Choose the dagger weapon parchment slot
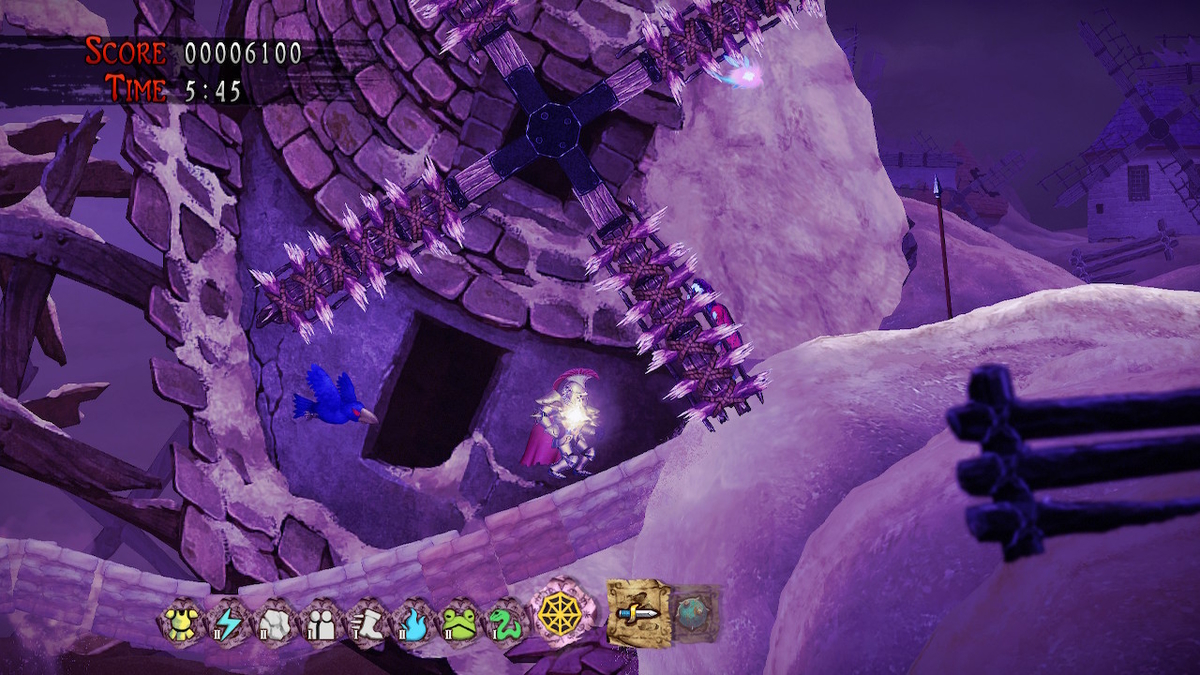This screenshot has width=1200, height=675. point(639,612)
